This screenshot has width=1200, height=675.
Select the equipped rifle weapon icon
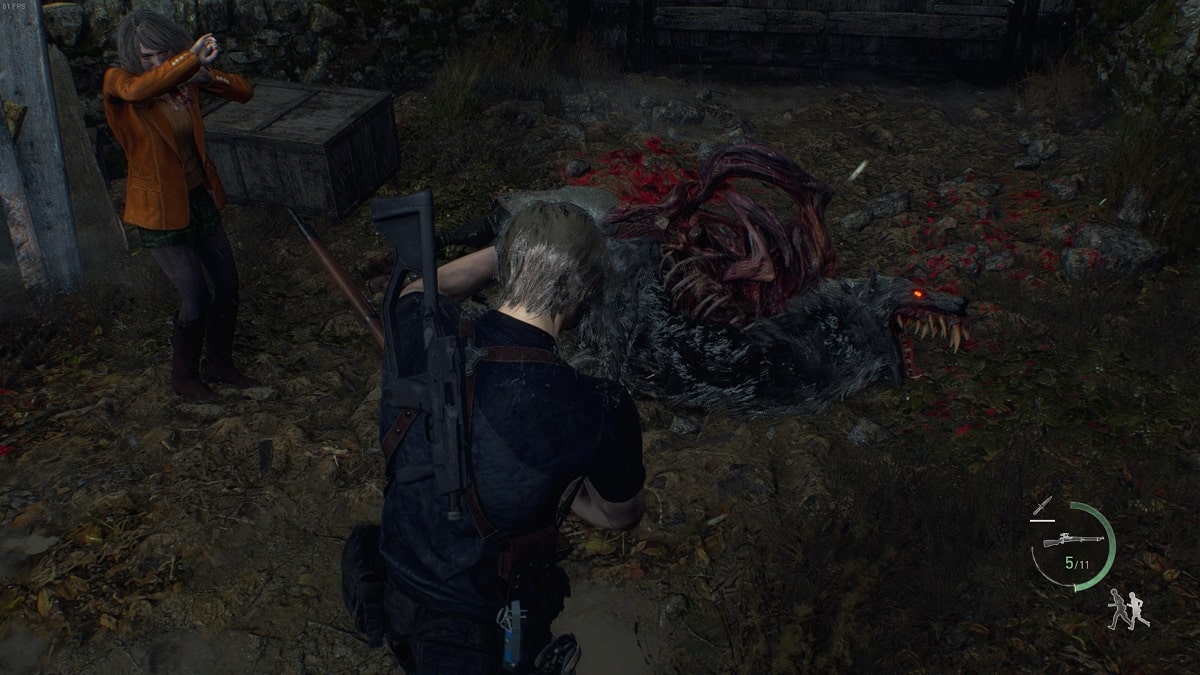click(1072, 540)
